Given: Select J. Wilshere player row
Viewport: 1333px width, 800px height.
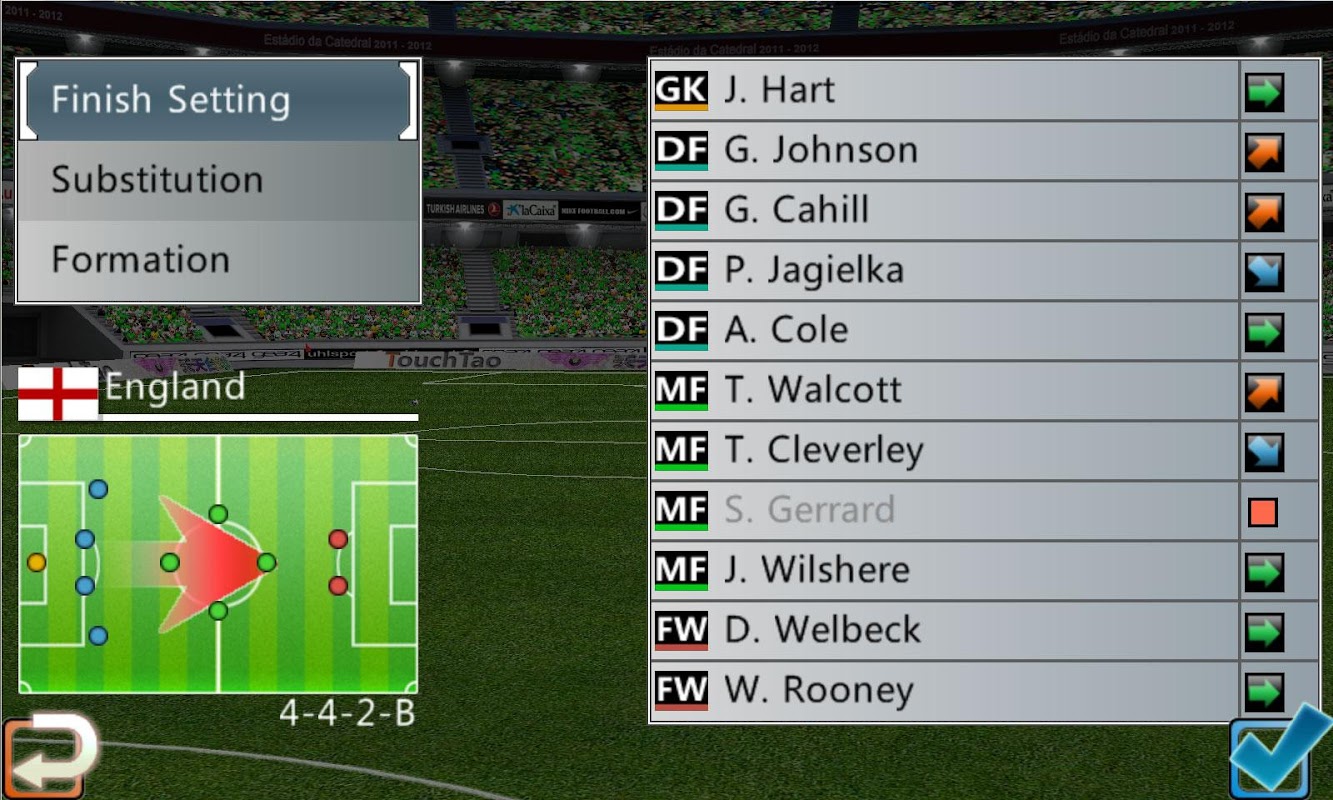Looking at the screenshot, I should click(945, 571).
